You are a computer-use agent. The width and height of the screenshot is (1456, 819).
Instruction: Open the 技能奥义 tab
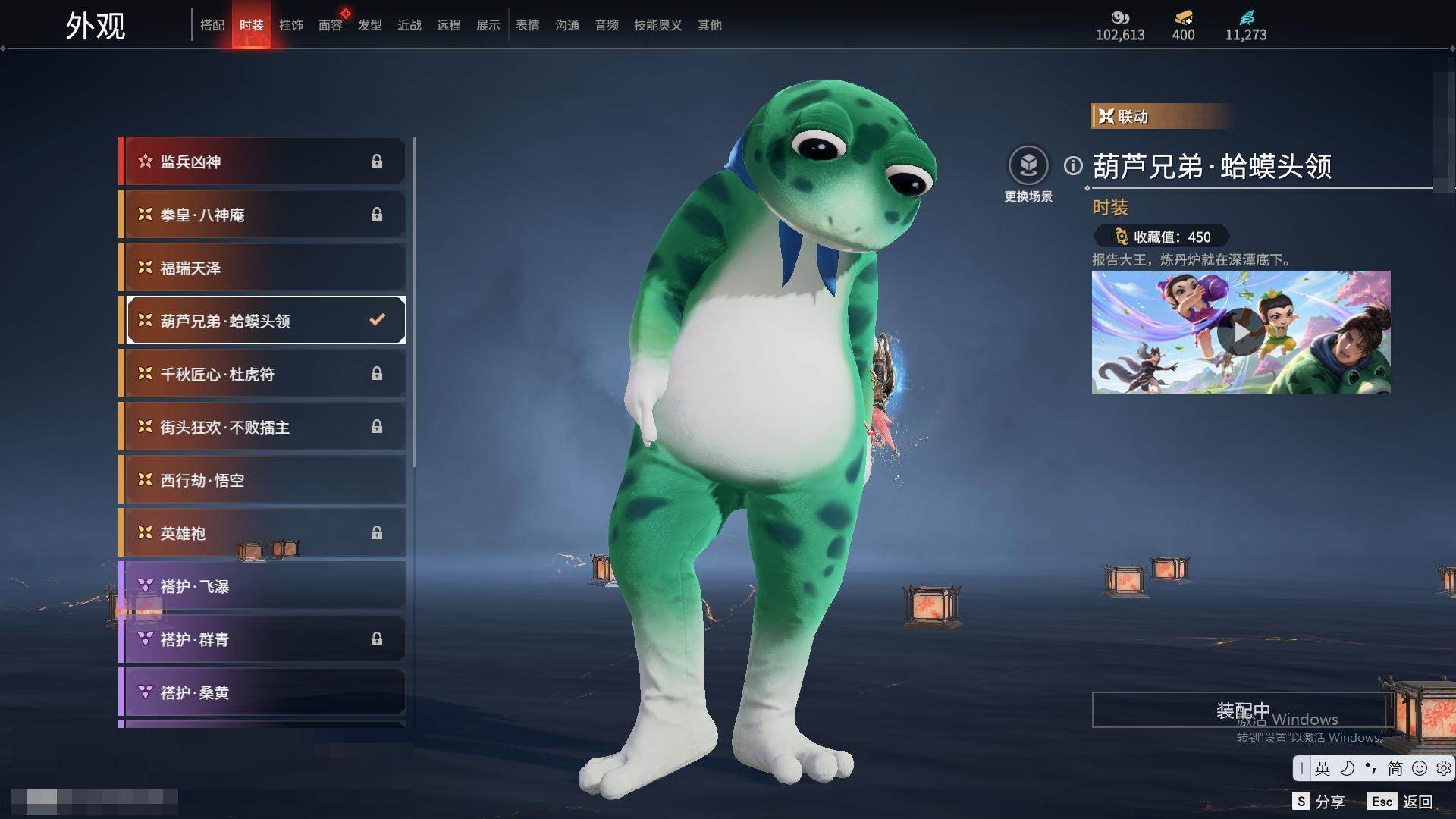[657, 26]
